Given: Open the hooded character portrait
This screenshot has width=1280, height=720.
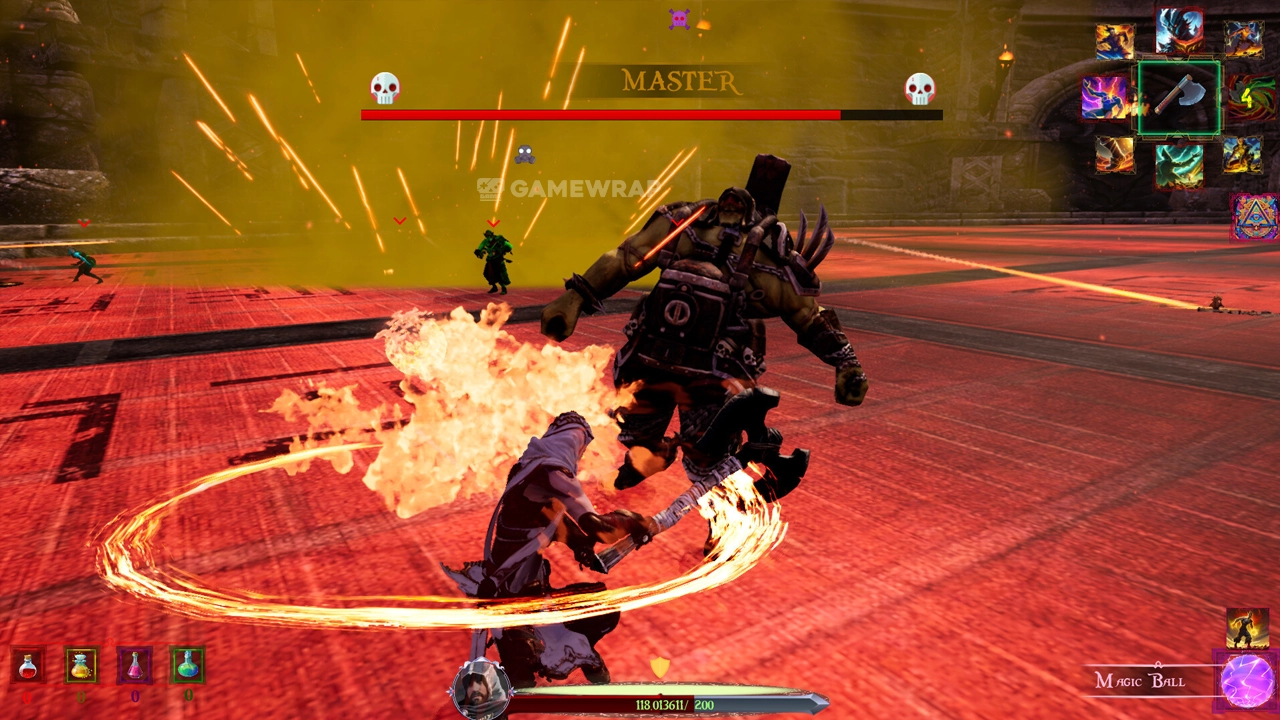Looking at the screenshot, I should [481, 689].
